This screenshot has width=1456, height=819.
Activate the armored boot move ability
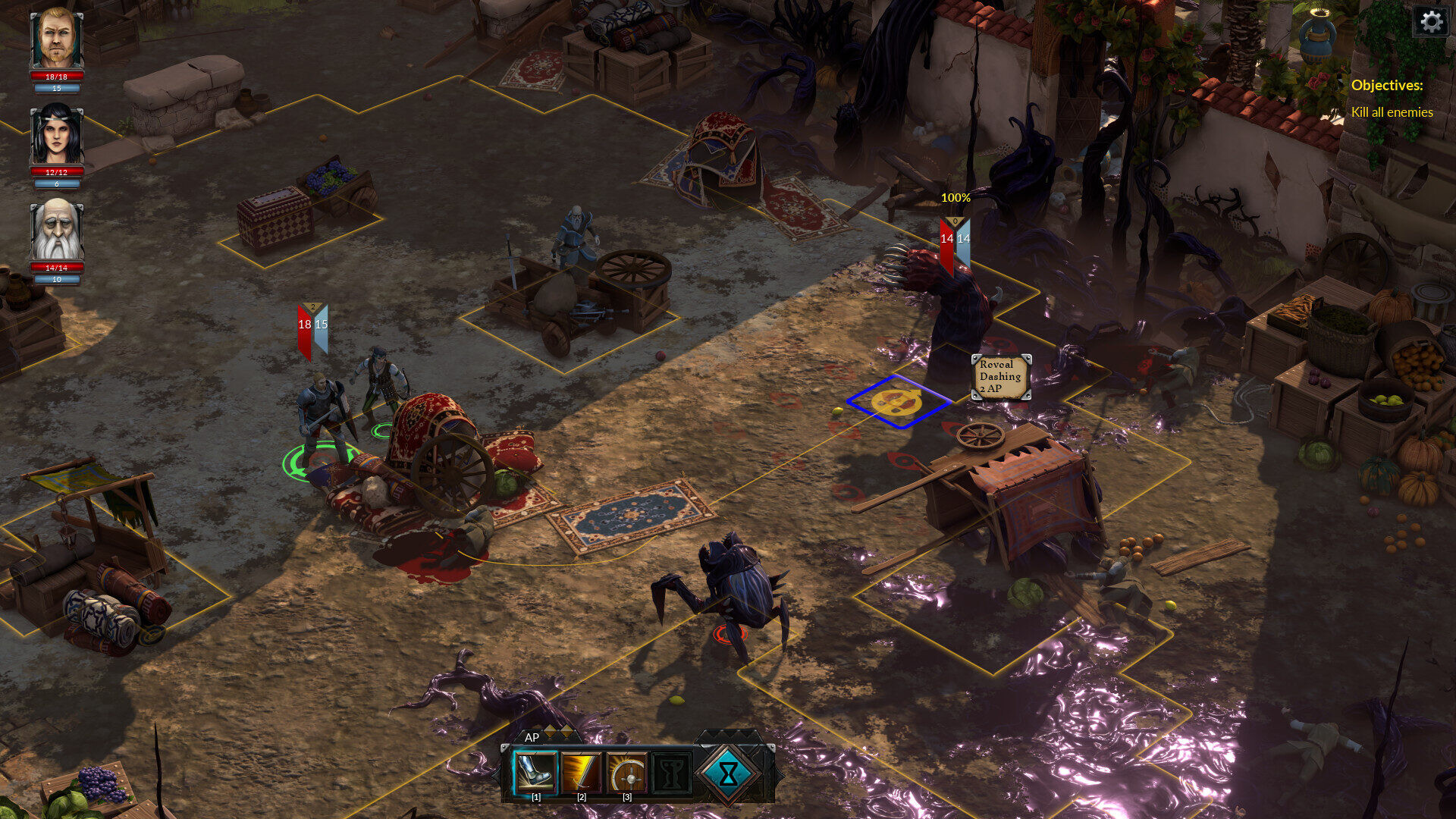pos(536,772)
